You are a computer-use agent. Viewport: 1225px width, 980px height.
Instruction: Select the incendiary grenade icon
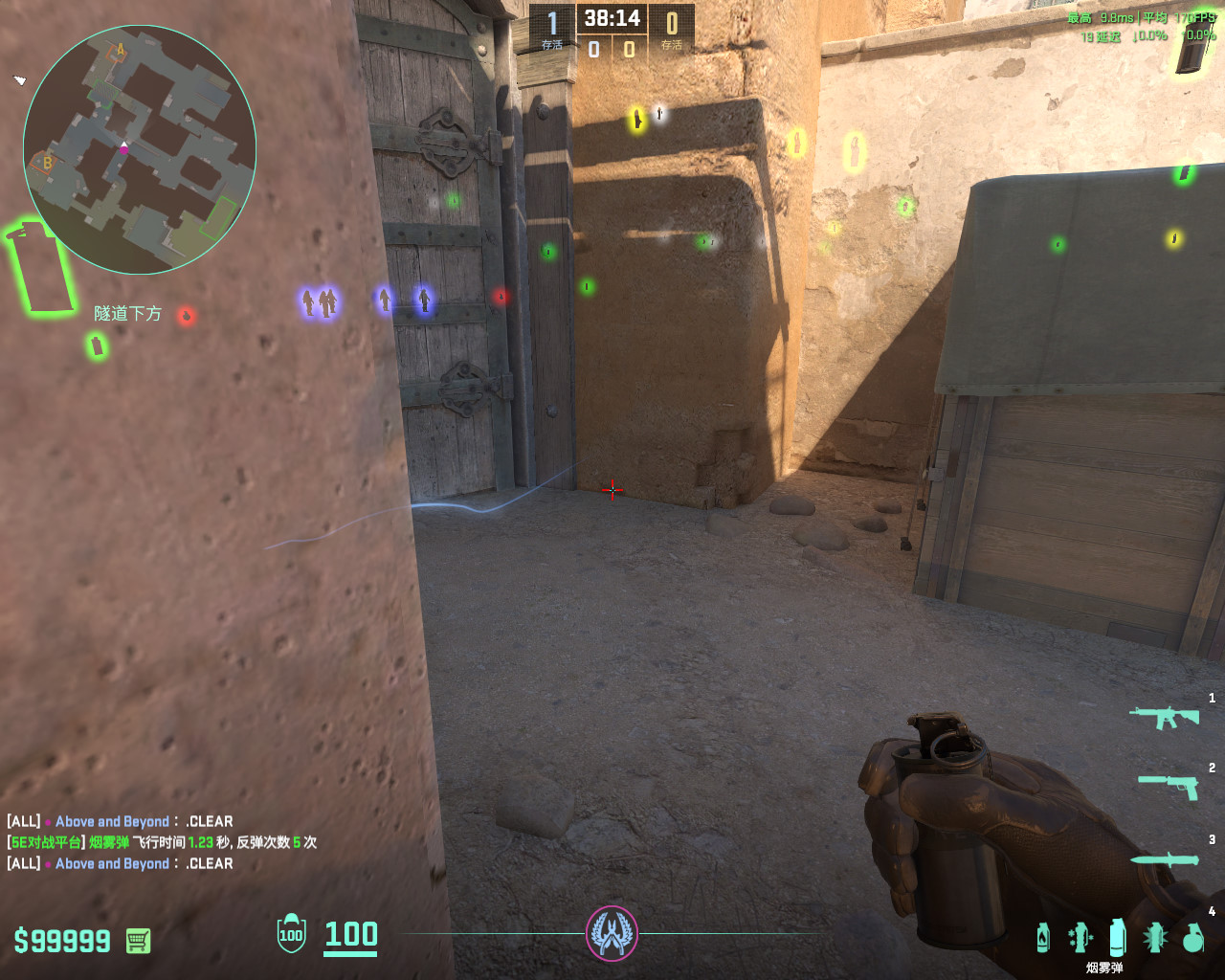point(1043,937)
